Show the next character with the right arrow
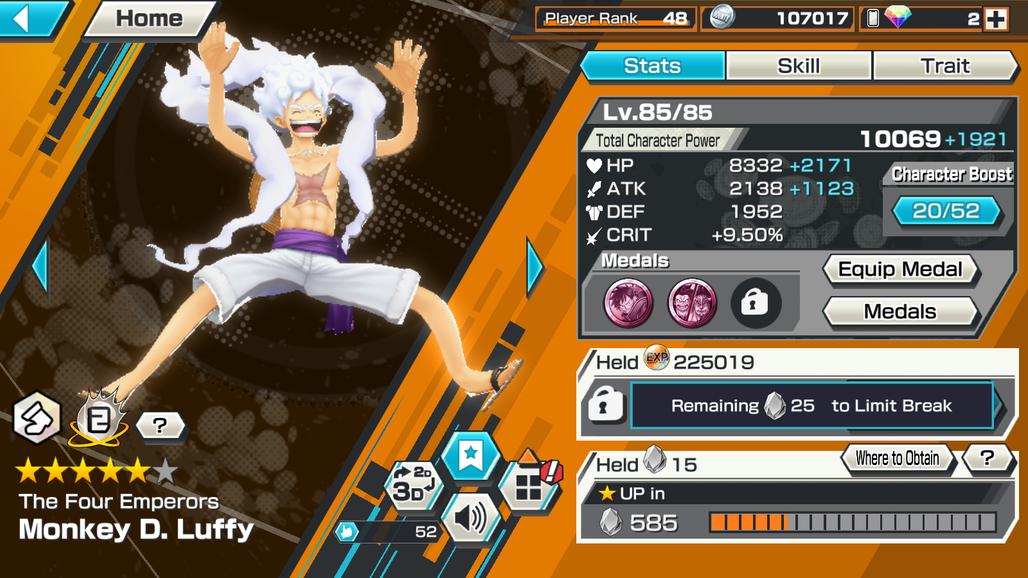The height and width of the screenshot is (578, 1028). 535,266
